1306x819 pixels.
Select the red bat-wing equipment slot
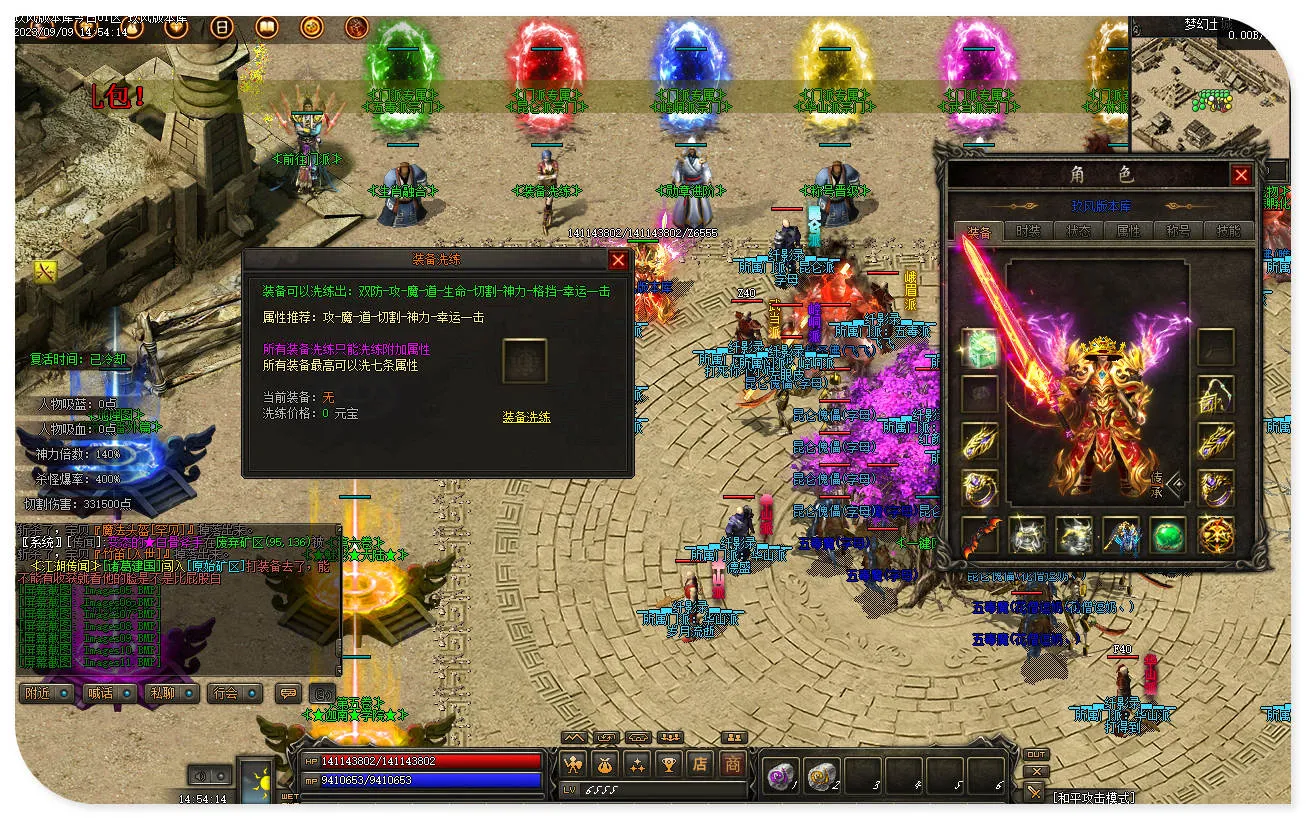(980, 536)
